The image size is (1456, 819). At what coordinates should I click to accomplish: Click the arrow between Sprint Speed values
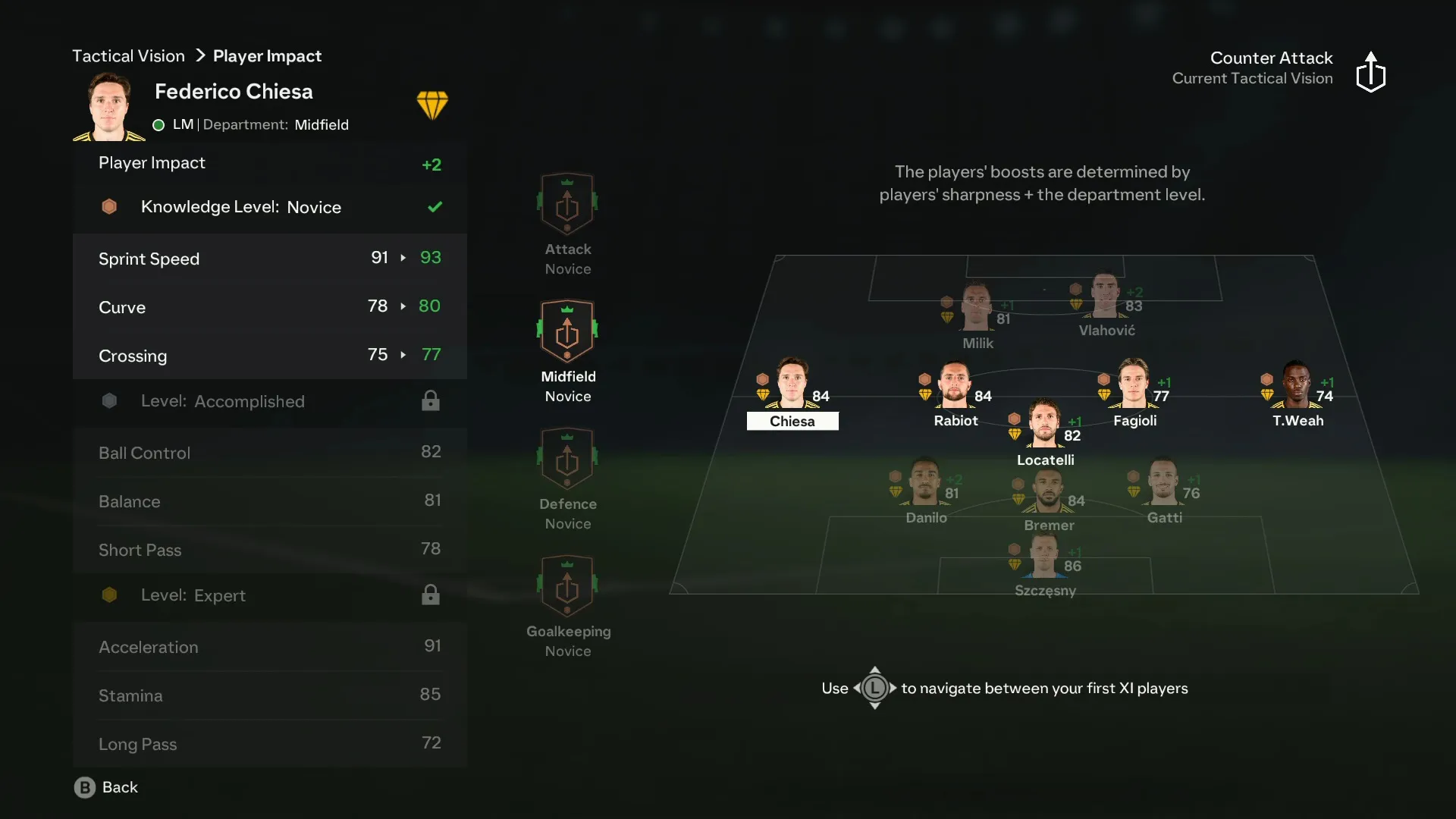click(401, 258)
